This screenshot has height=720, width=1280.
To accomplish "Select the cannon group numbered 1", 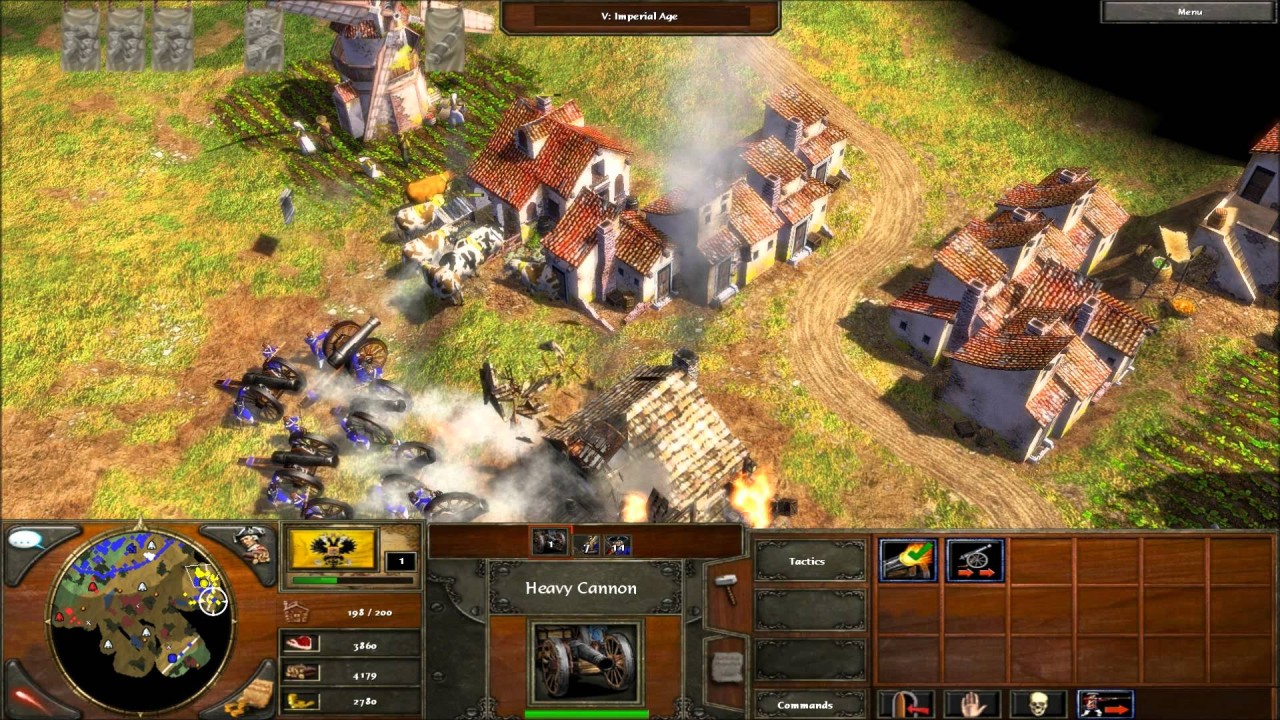I will 549,543.
